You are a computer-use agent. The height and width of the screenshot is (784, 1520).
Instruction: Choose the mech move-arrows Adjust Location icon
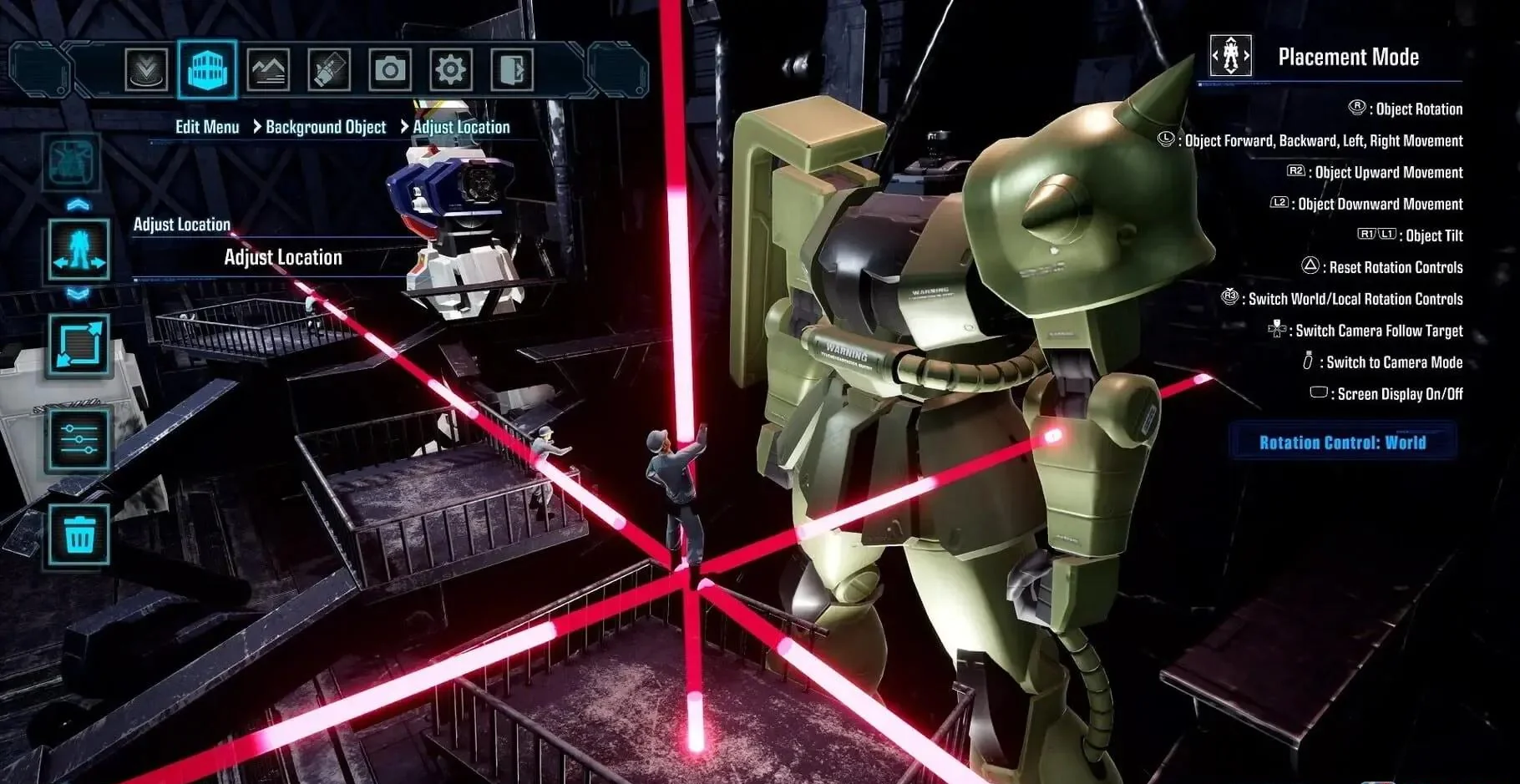[x=79, y=250]
